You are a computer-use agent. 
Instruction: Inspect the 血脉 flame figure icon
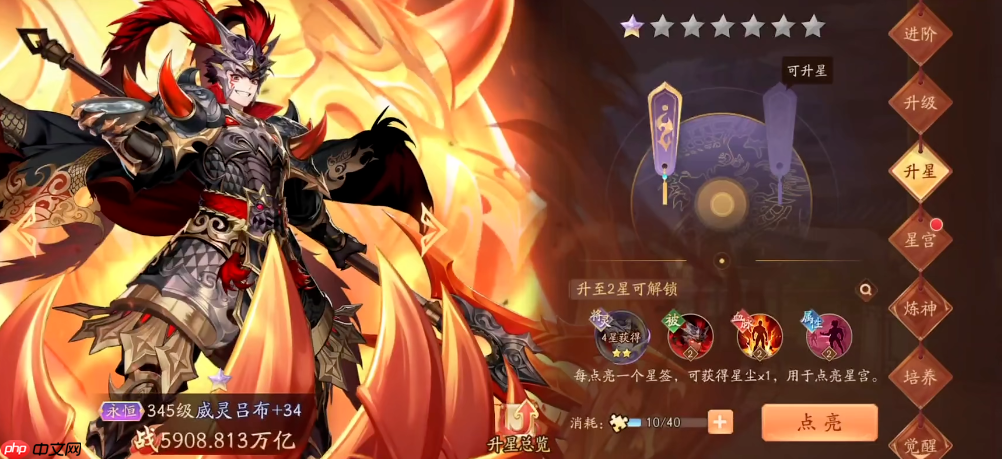pos(759,336)
